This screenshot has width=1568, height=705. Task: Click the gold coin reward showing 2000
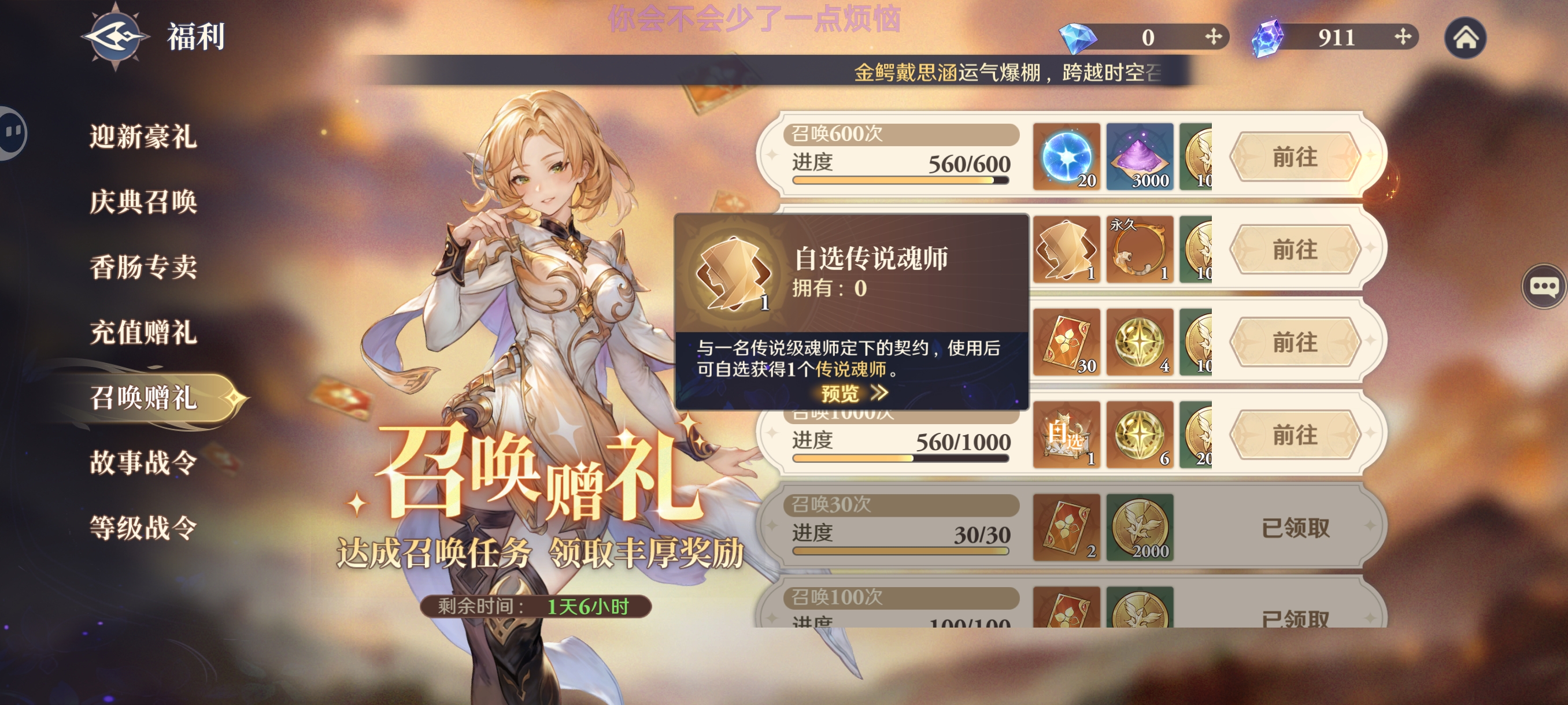coord(1140,529)
